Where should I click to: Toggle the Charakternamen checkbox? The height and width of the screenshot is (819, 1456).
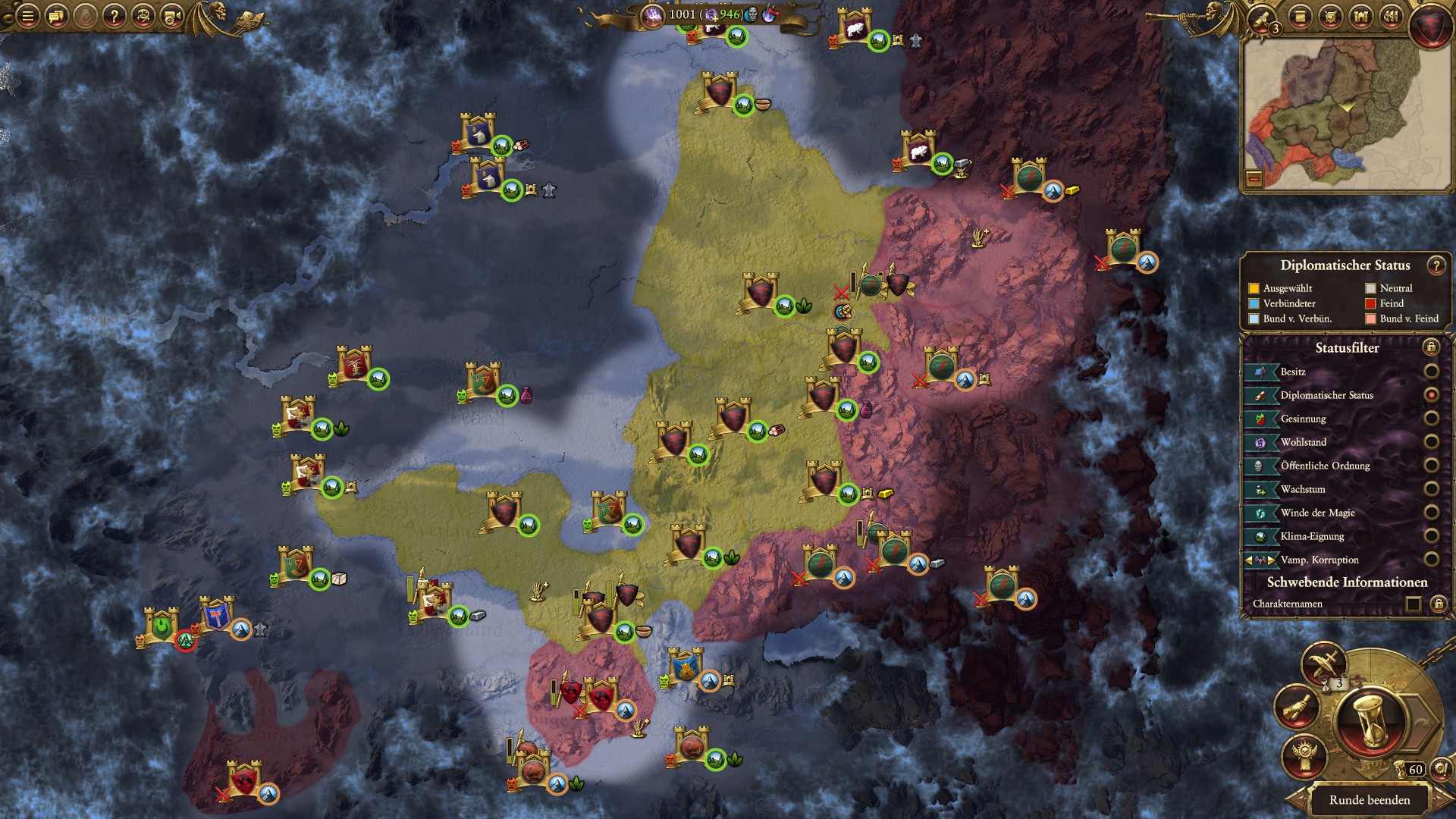pyautogui.click(x=1412, y=603)
